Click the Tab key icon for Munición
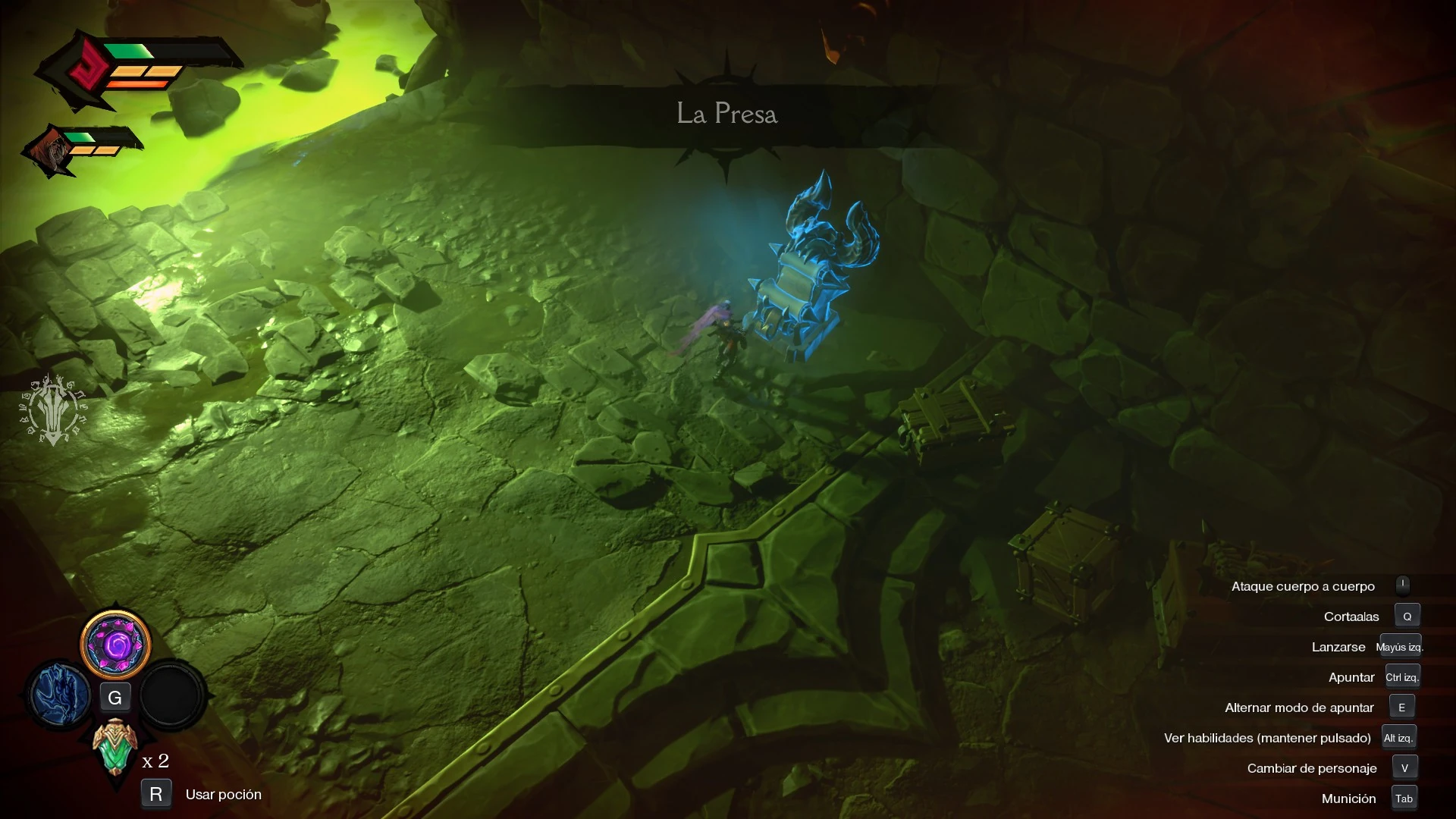 [x=1404, y=798]
